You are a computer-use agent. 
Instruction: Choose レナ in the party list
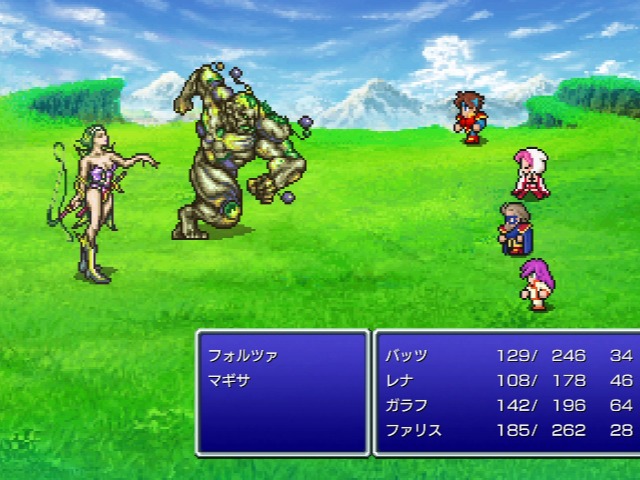coord(400,380)
